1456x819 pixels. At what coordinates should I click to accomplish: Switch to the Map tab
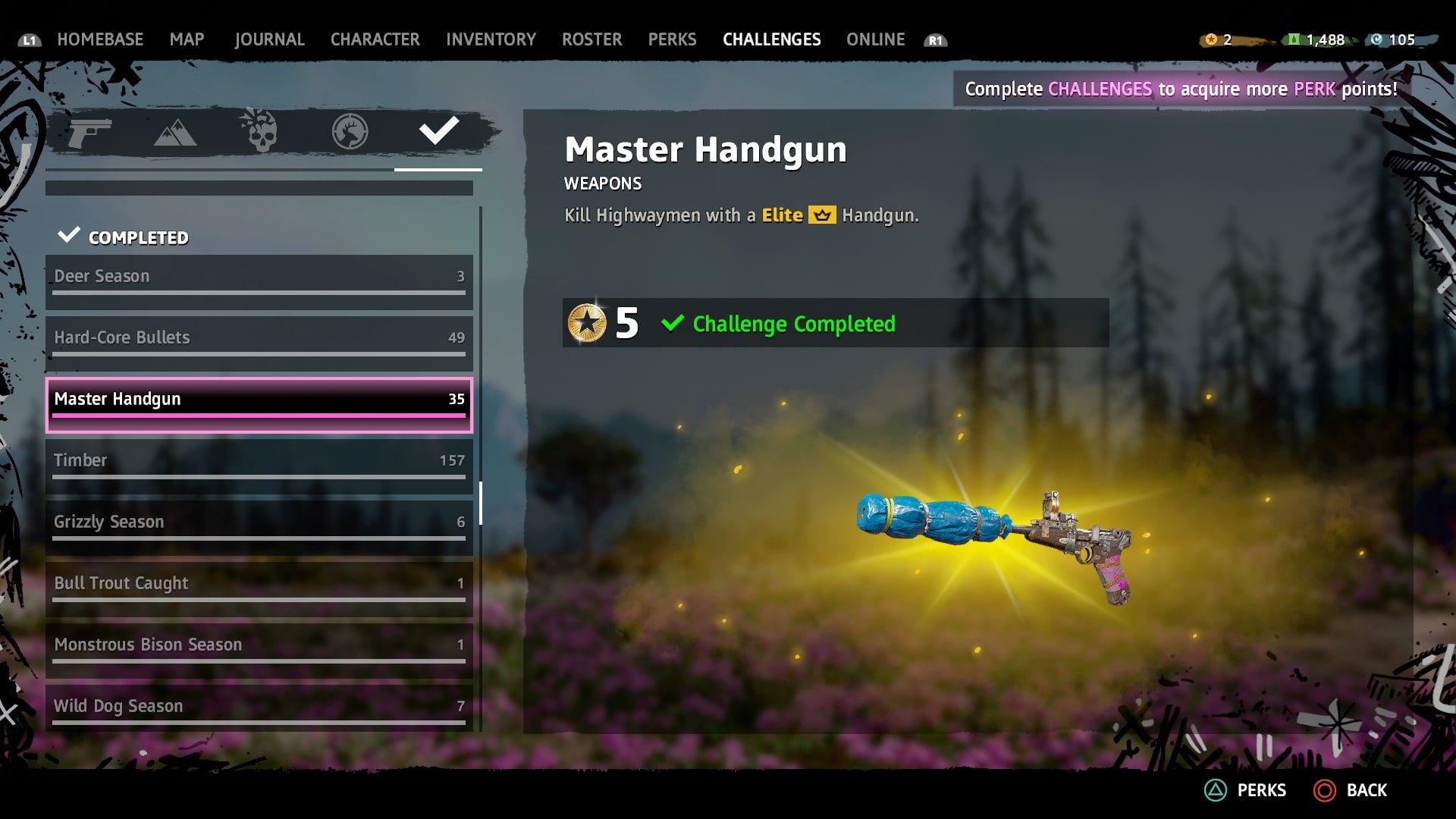(x=187, y=39)
